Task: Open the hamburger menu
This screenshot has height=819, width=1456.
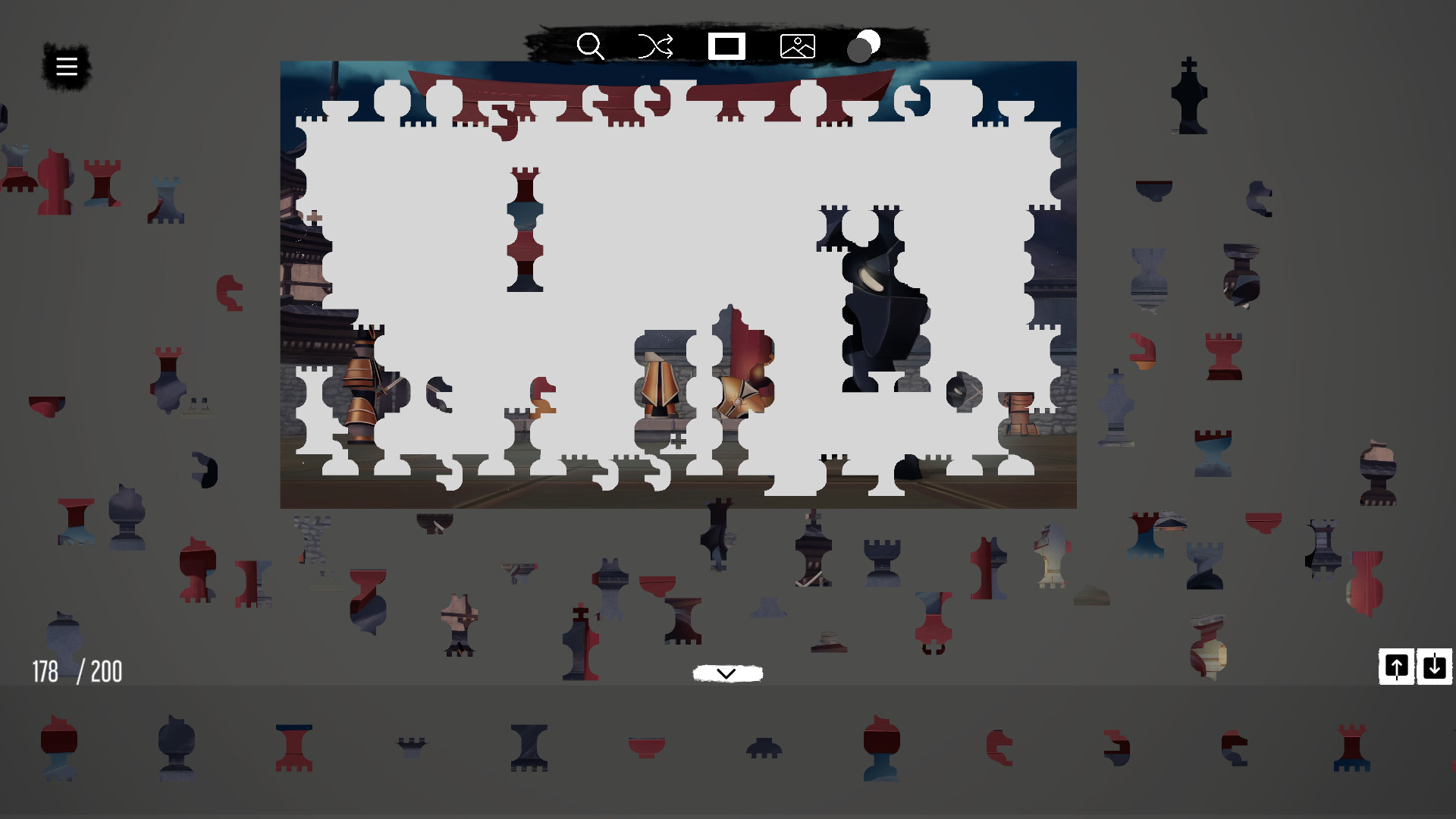Action: point(66,66)
